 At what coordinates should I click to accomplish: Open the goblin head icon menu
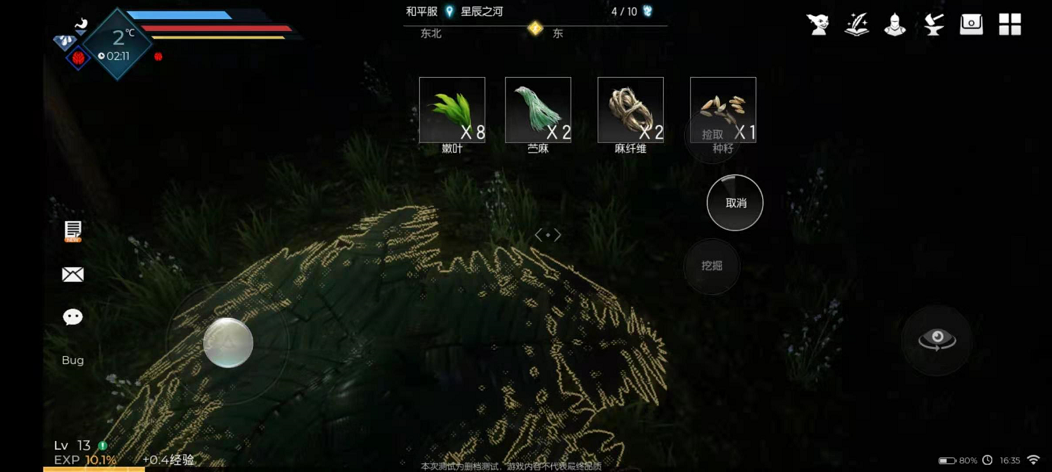(818, 25)
